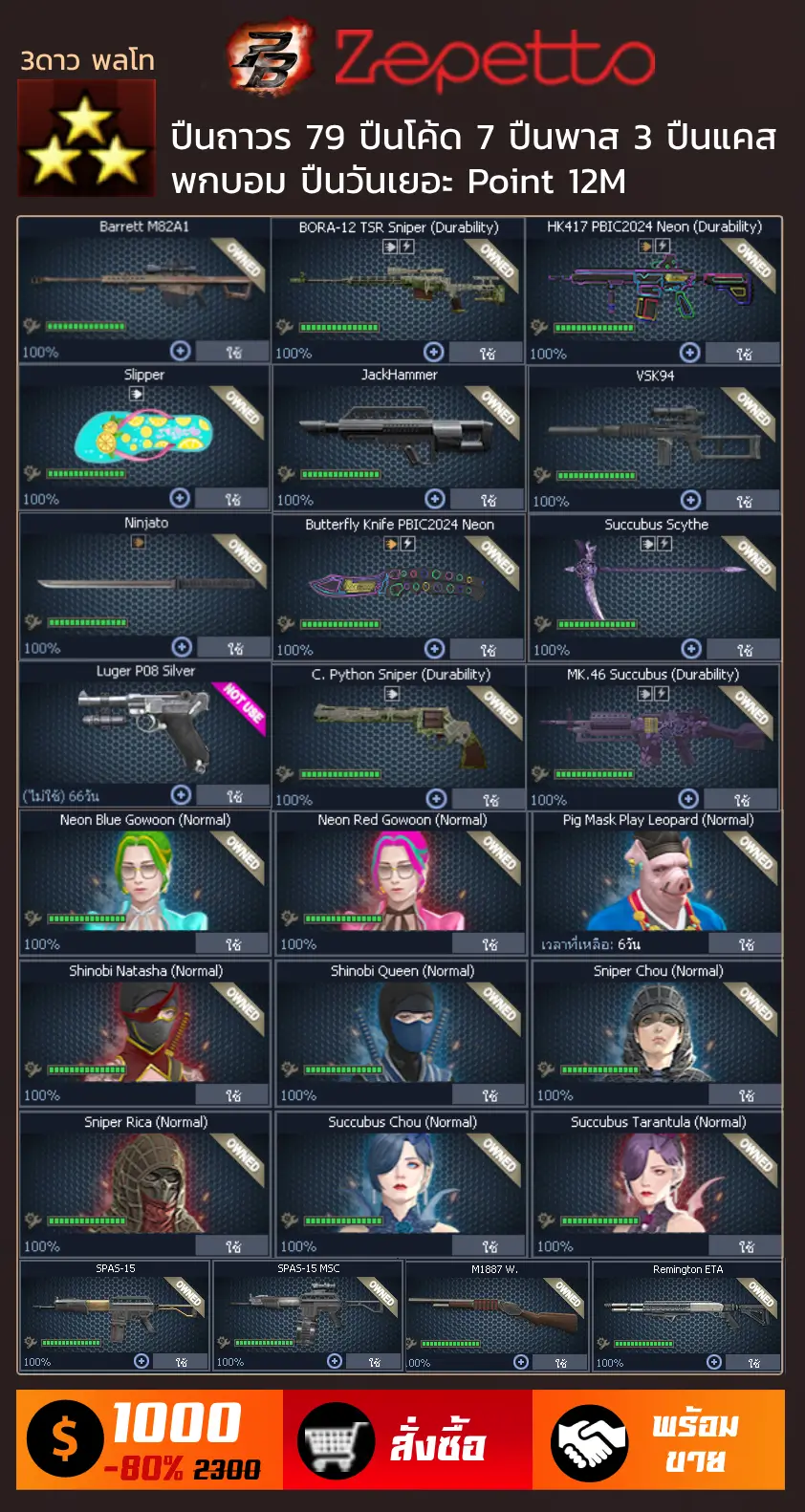This screenshot has width=805, height=1512.
Task: Click the plus icon on Barrett M82A1
Action: [180, 351]
